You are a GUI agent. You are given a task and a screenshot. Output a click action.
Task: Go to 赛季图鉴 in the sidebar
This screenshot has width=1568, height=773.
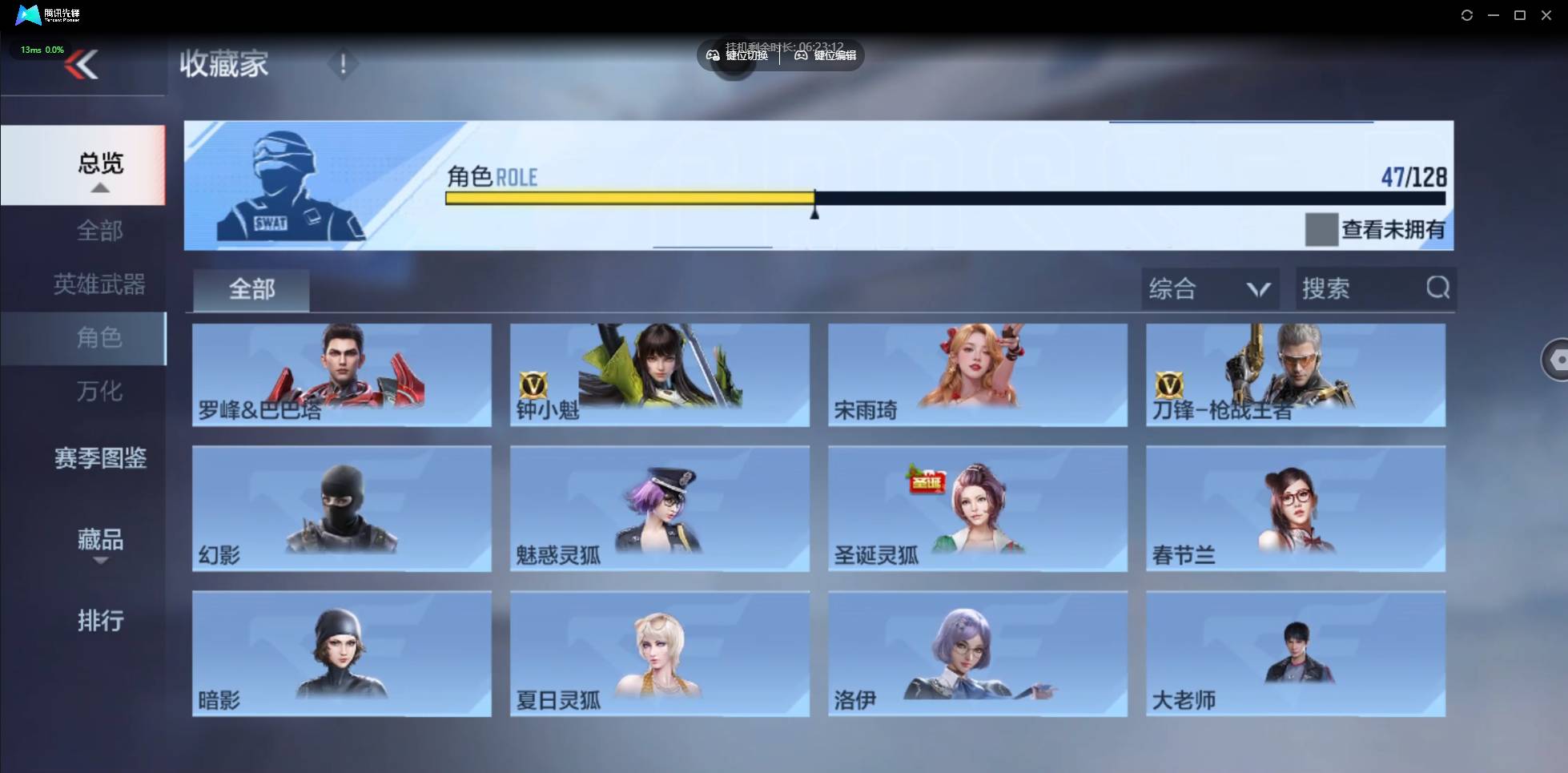(99, 458)
